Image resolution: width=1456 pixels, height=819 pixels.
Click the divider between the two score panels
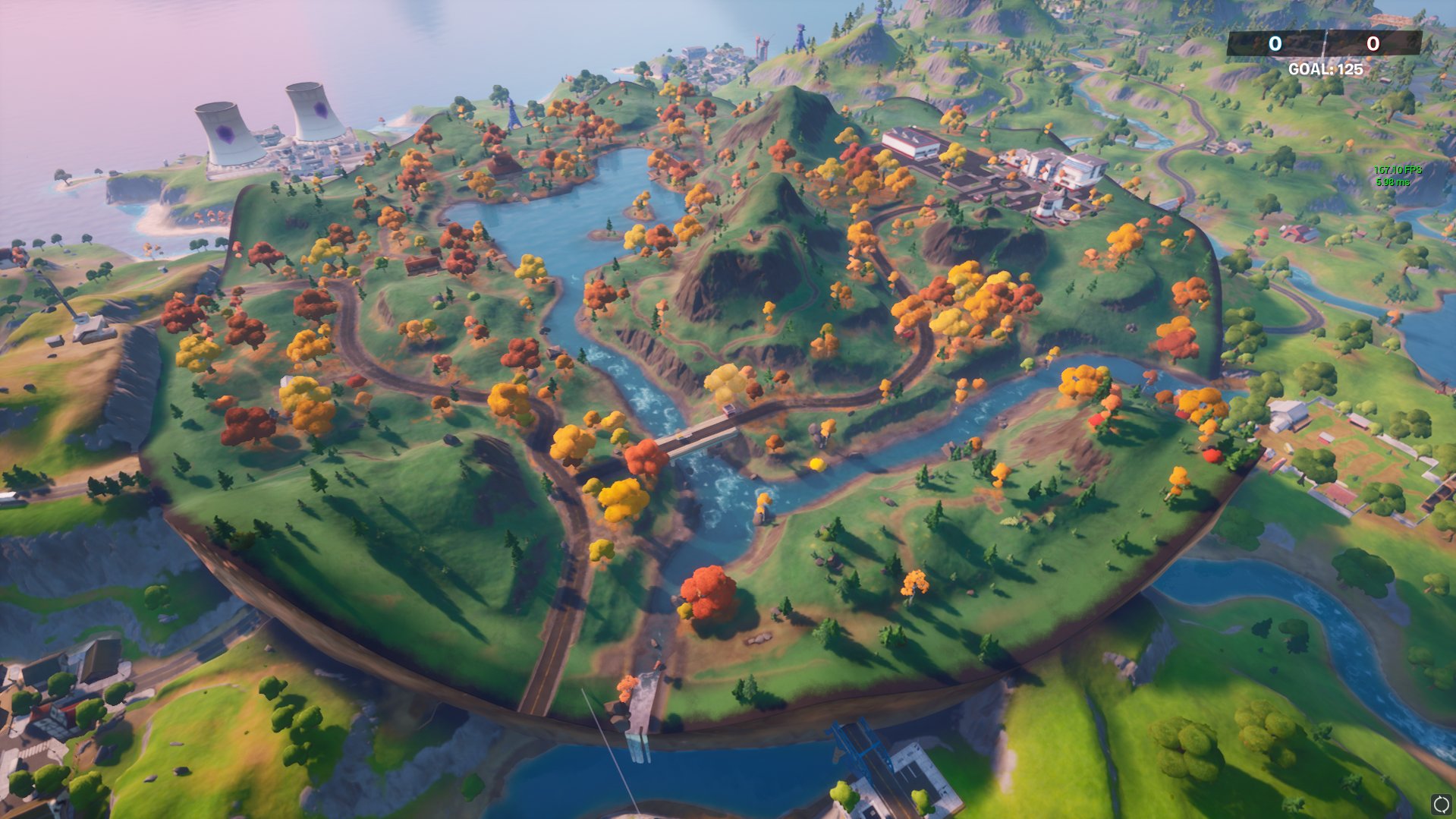pos(1325,44)
